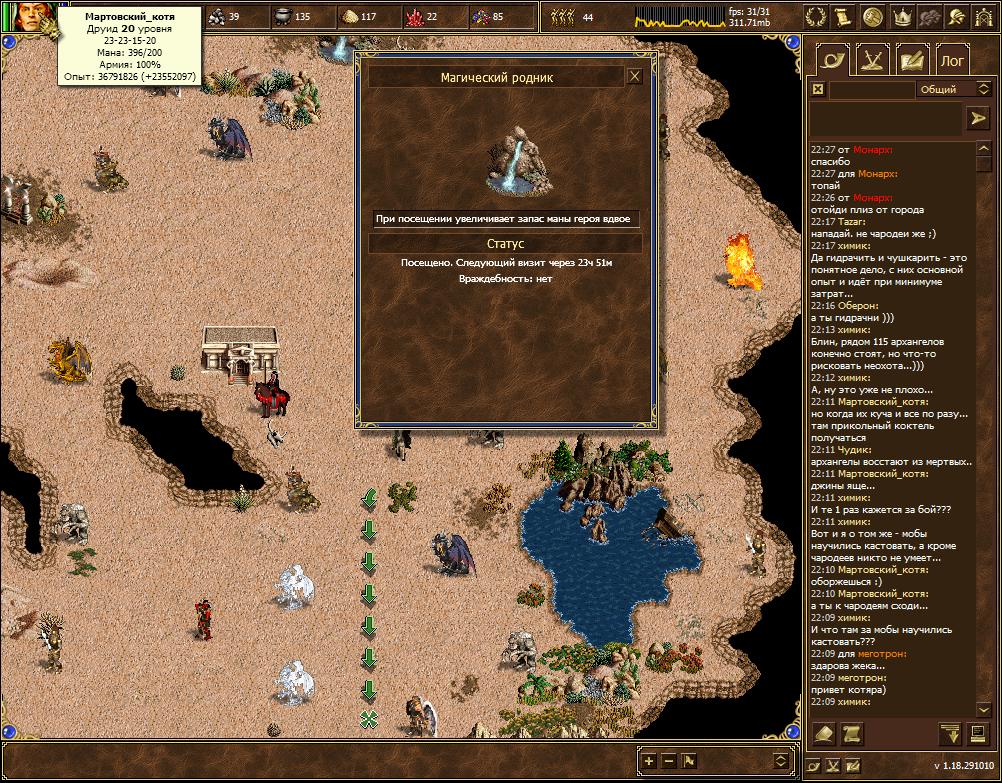Screen dimensions: 1002x783
Task: Send the chat message with arrow button
Action: [x=977, y=118]
